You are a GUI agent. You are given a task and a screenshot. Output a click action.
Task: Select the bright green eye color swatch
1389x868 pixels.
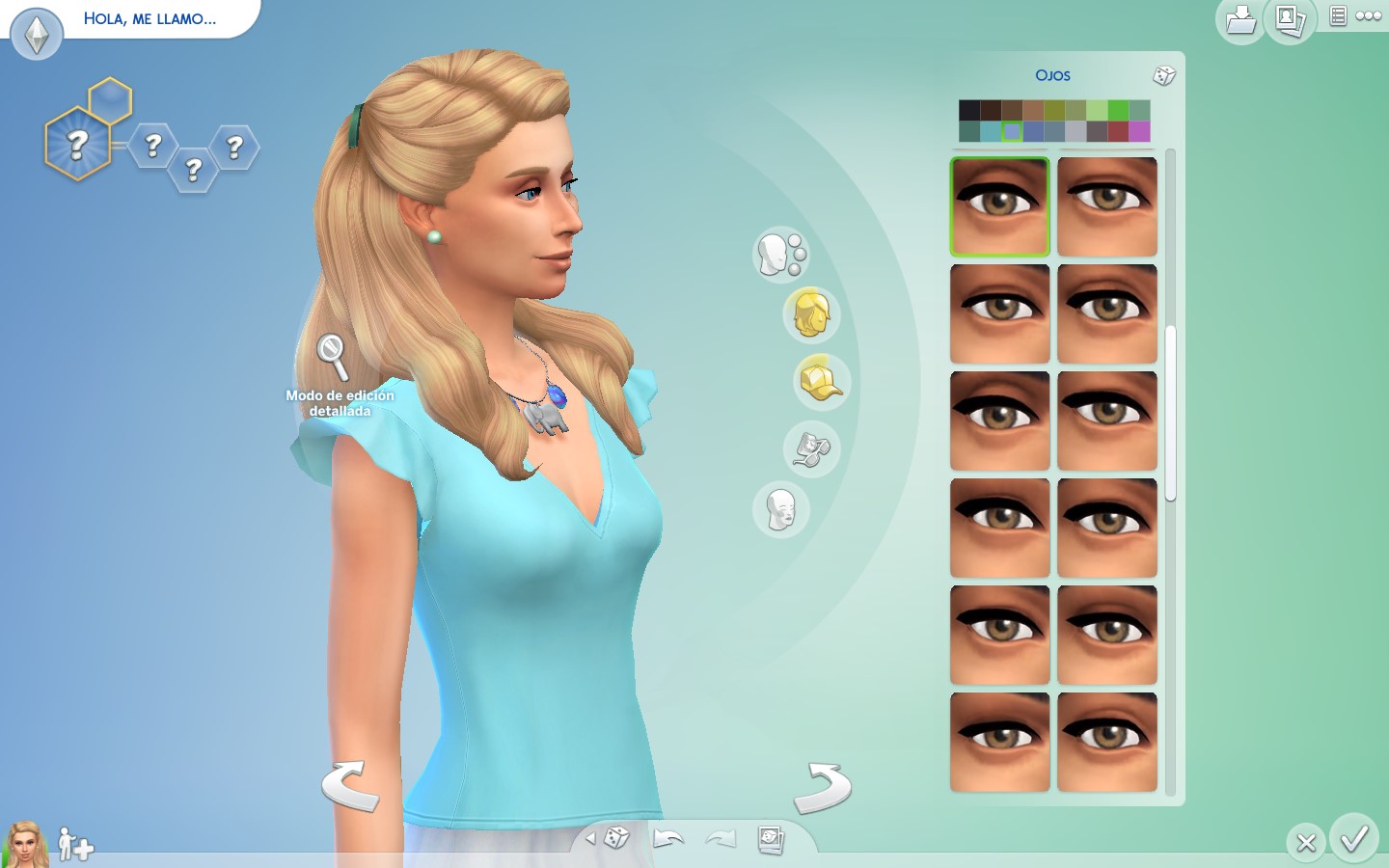pos(1116,108)
